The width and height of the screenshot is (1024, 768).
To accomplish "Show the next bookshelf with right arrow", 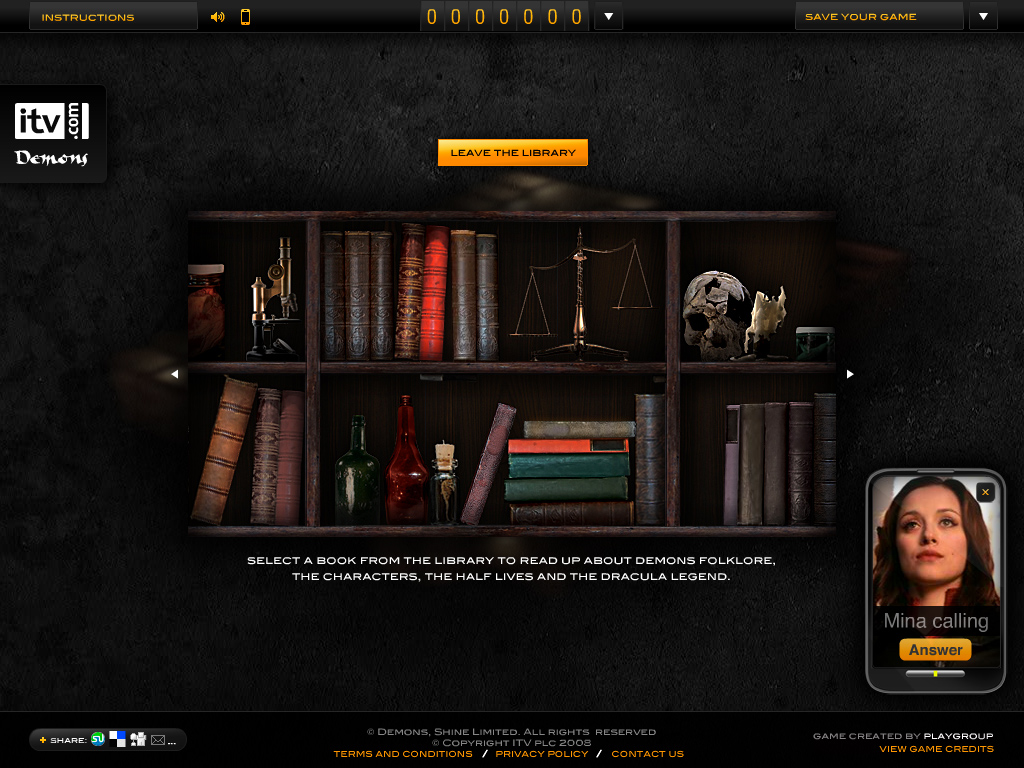I will [x=850, y=374].
